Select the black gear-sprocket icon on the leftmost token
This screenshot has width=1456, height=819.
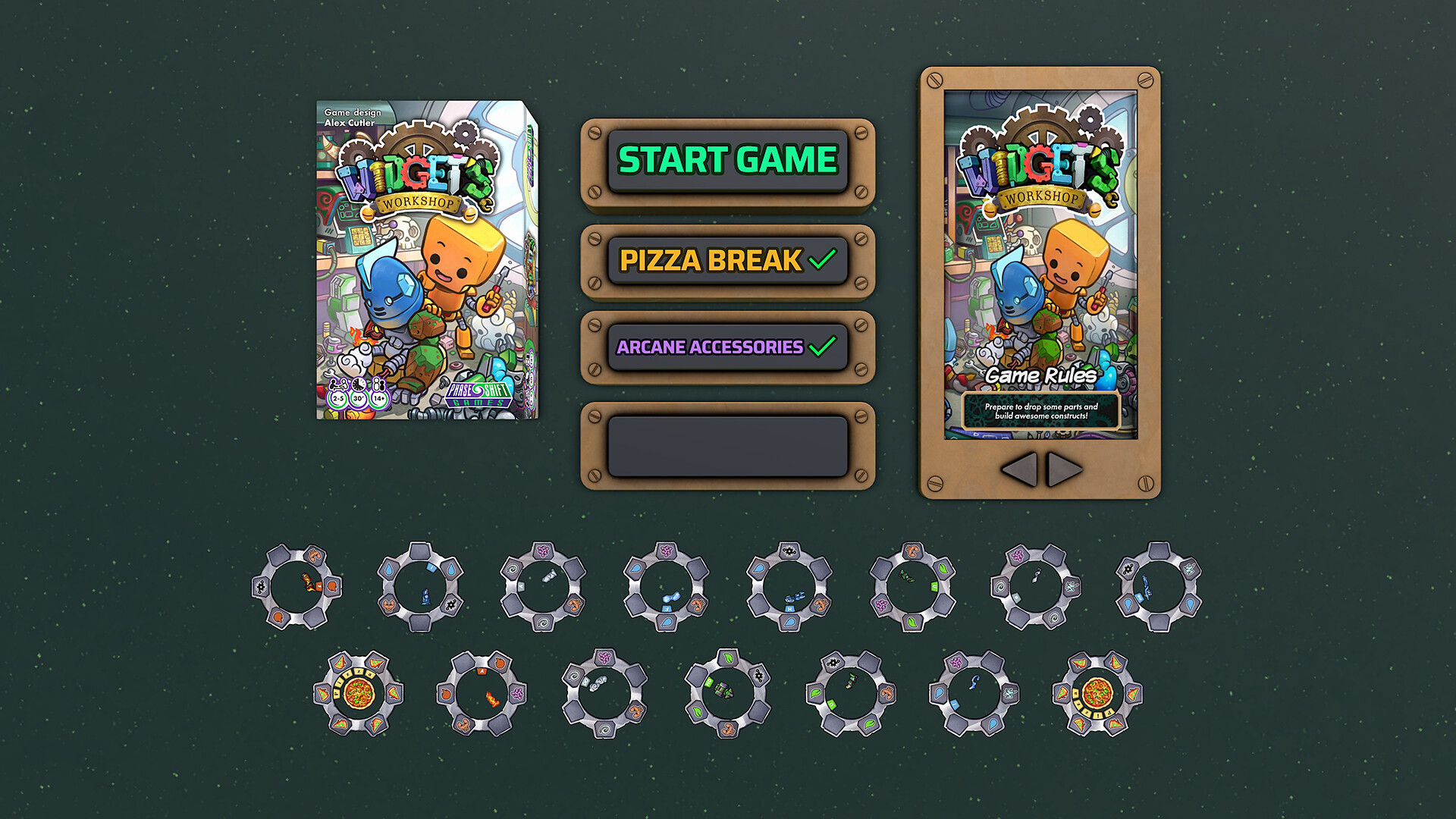(259, 585)
